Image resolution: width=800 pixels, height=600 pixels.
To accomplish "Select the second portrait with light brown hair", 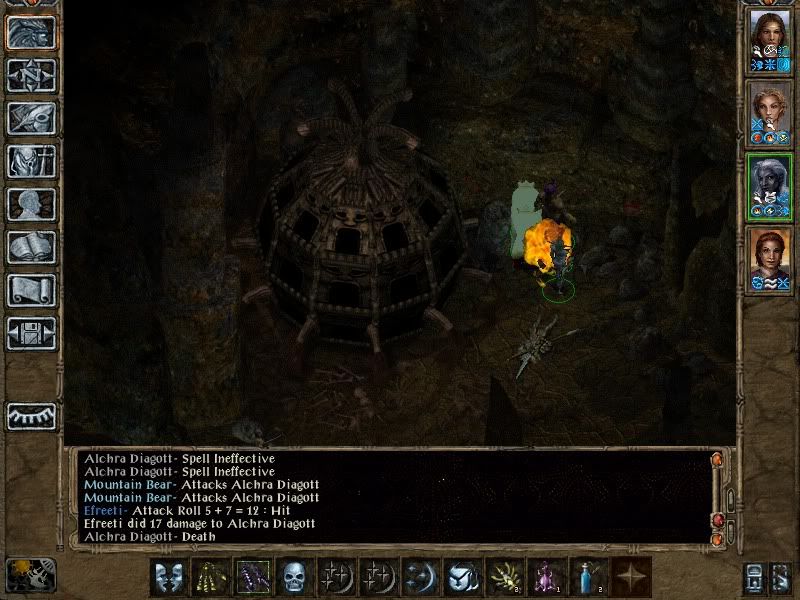I will pyautogui.click(x=769, y=113).
